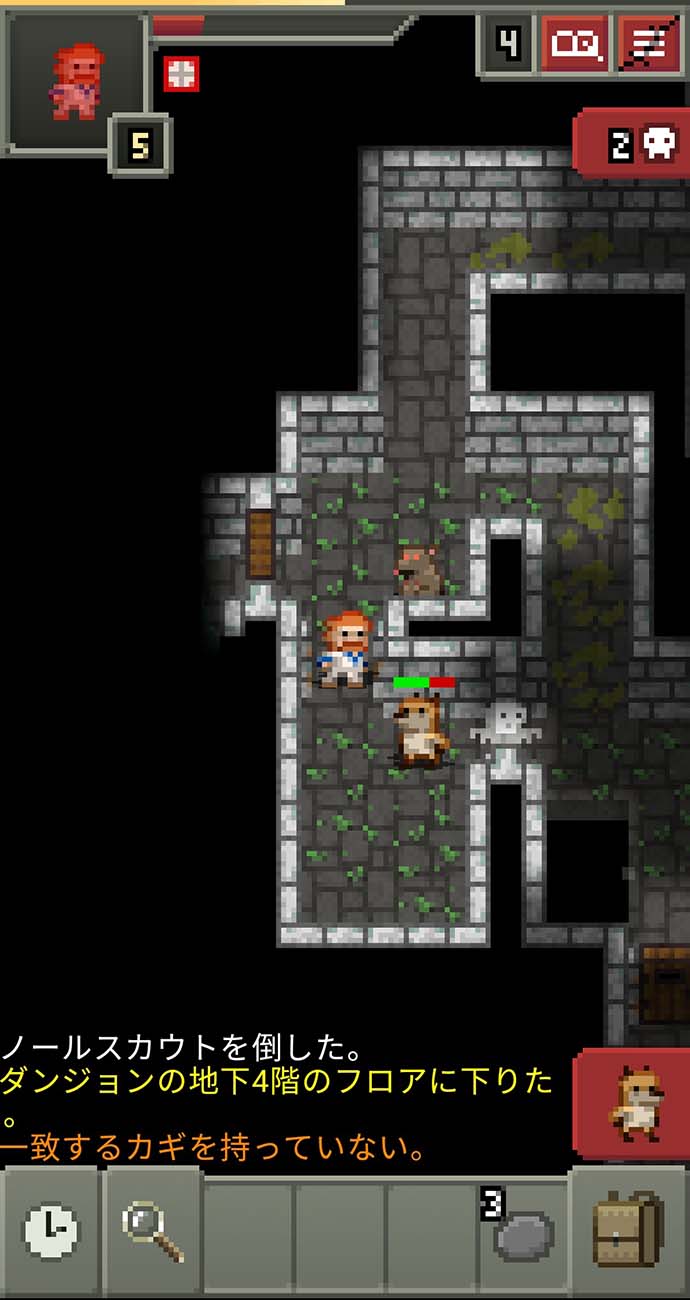Image resolution: width=690 pixels, height=1300 pixels.
Task: Search surroundings with the magnifying glass
Action: (153, 1231)
